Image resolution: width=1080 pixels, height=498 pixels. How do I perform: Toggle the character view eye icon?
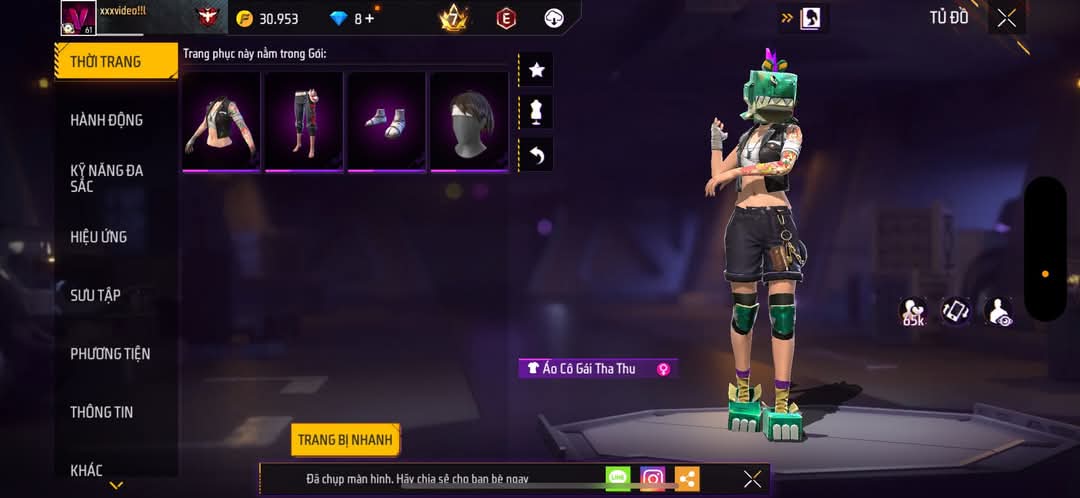[x=997, y=312]
